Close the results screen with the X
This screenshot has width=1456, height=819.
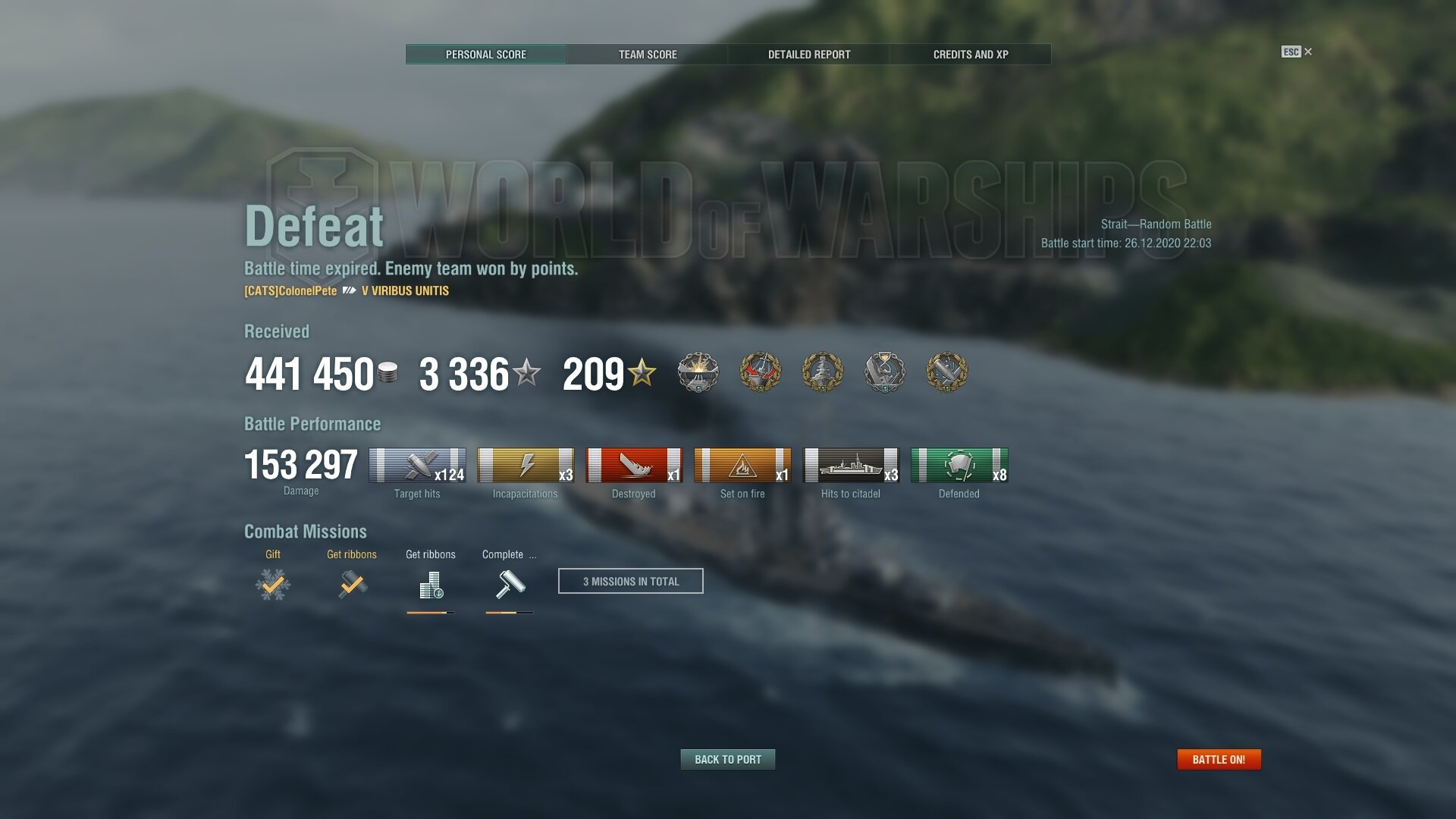click(1308, 52)
